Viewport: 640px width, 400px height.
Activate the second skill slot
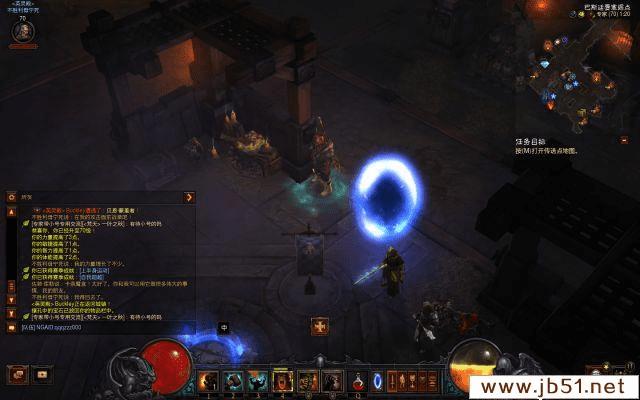(x=233, y=381)
